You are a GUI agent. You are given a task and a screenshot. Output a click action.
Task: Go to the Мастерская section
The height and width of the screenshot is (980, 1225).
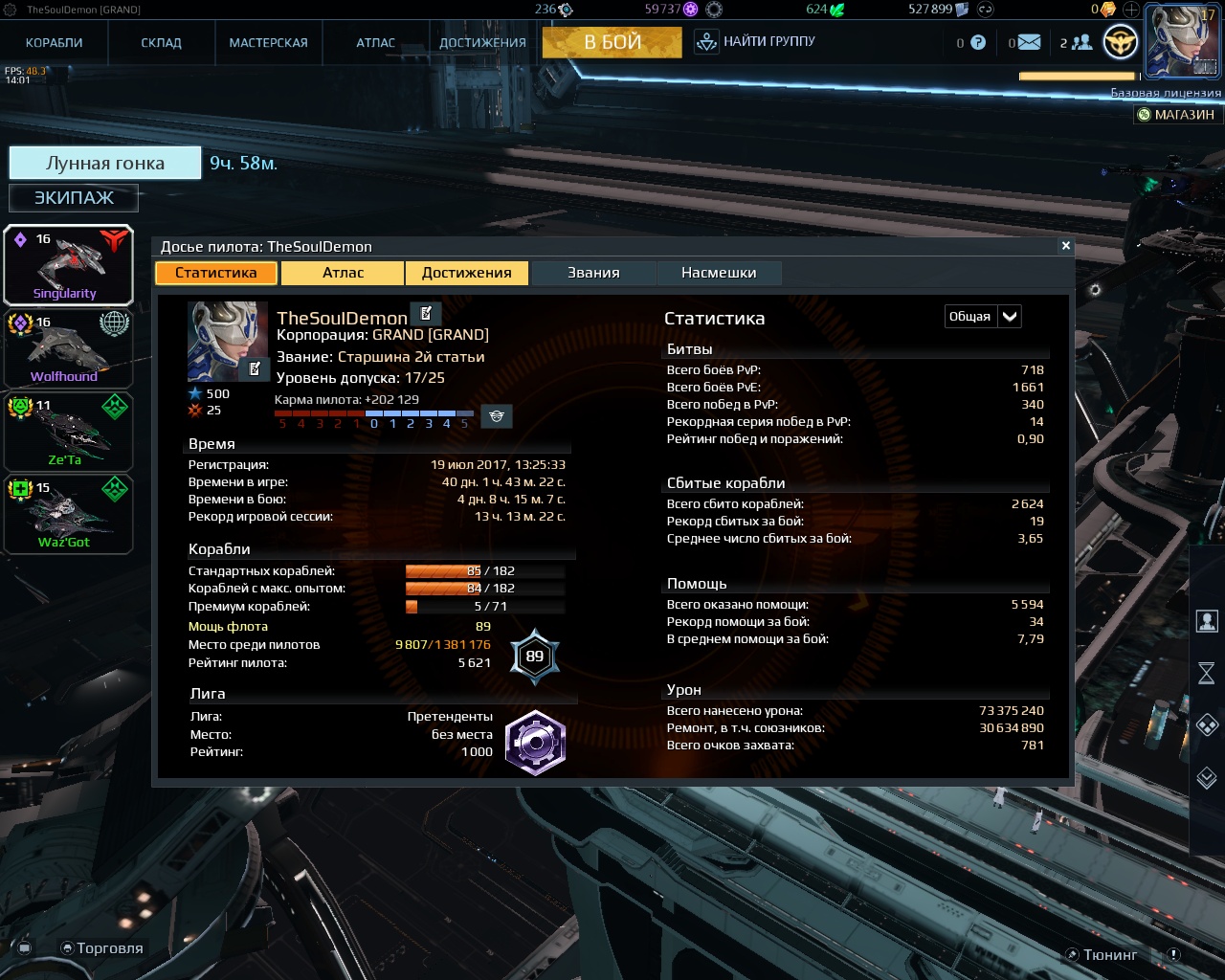click(268, 42)
